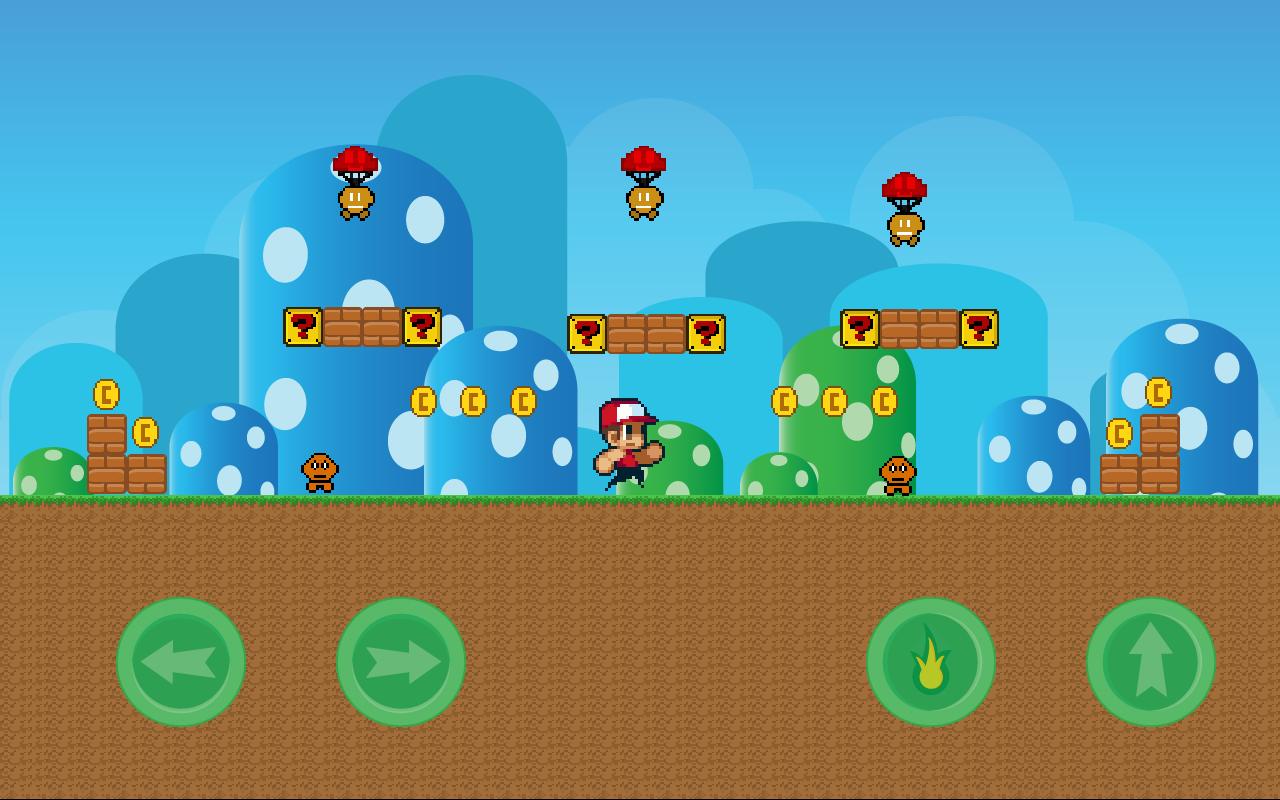Image resolution: width=1280 pixels, height=800 pixels.
Task: Click the mushroom parachuting near blue hill
Action: click(x=357, y=185)
